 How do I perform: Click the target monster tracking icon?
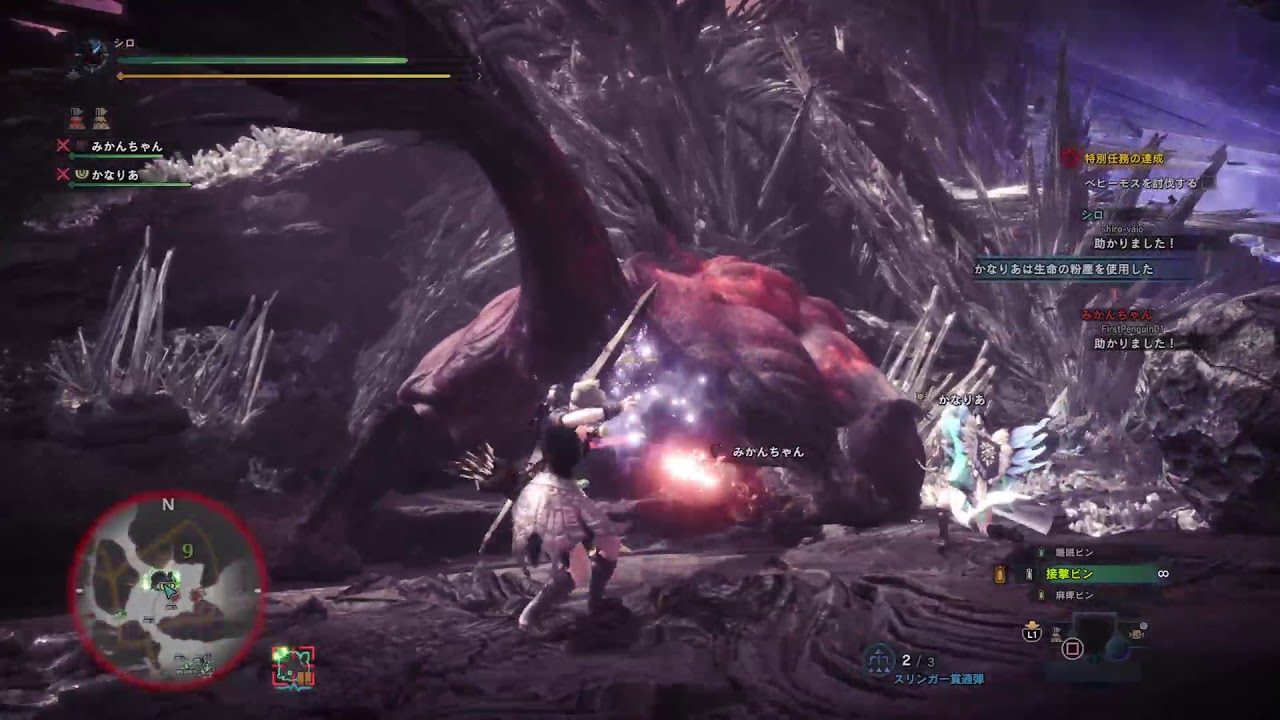(x=293, y=666)
